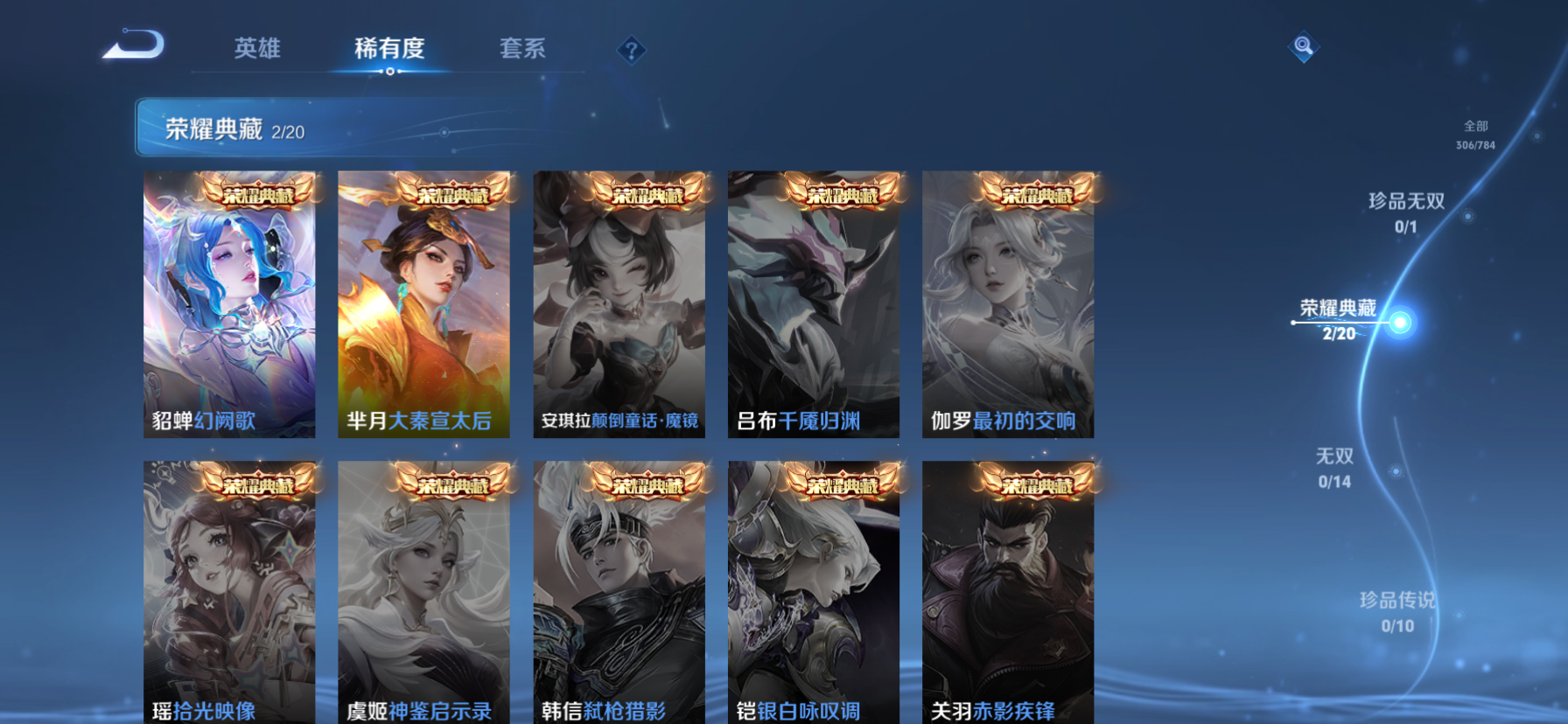The image size is (1568, 724).
Task: Show help via the question mark icon
Action: coord(631,51)
